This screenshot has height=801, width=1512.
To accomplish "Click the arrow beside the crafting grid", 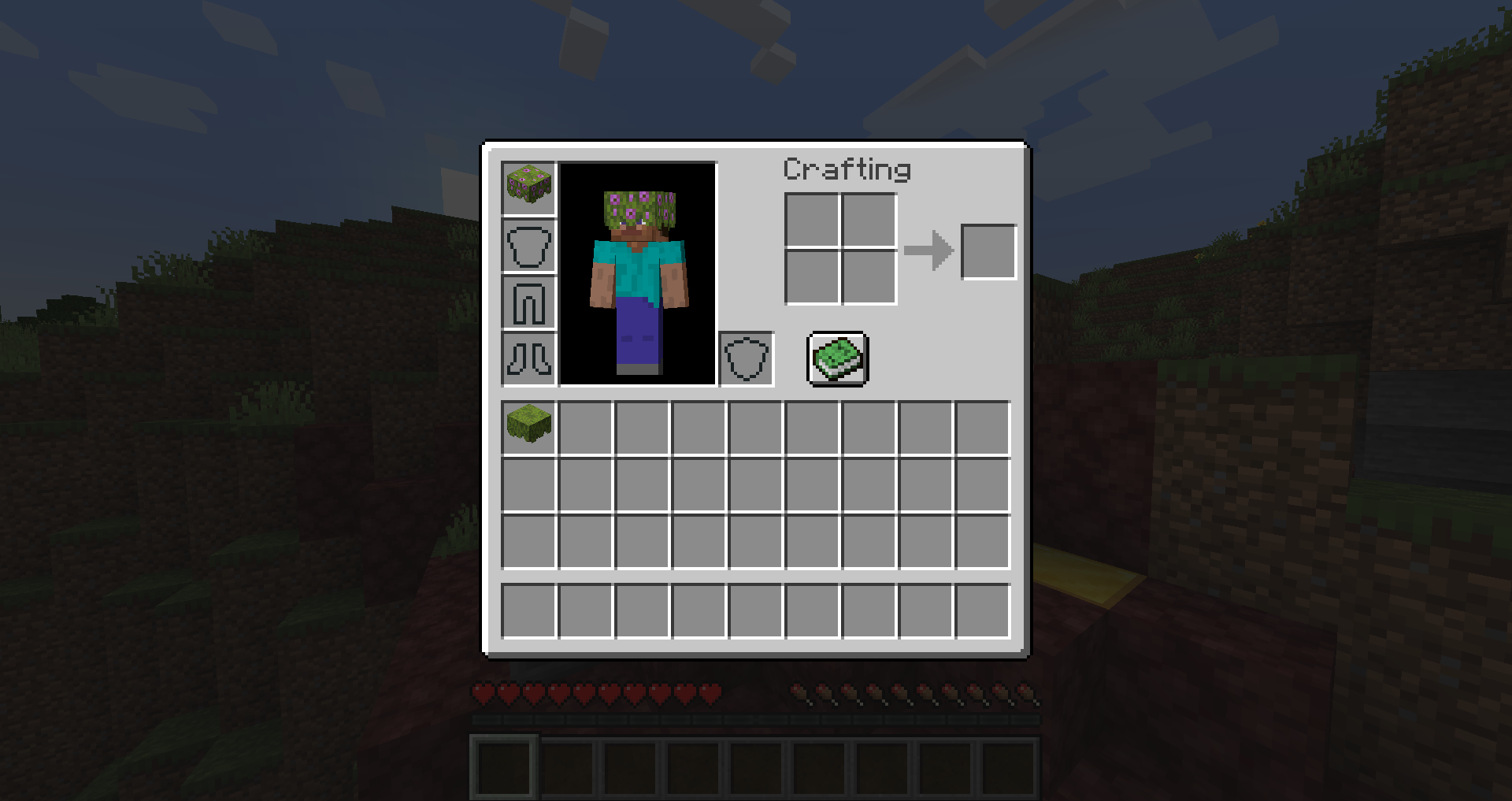I will coord(929,250).
